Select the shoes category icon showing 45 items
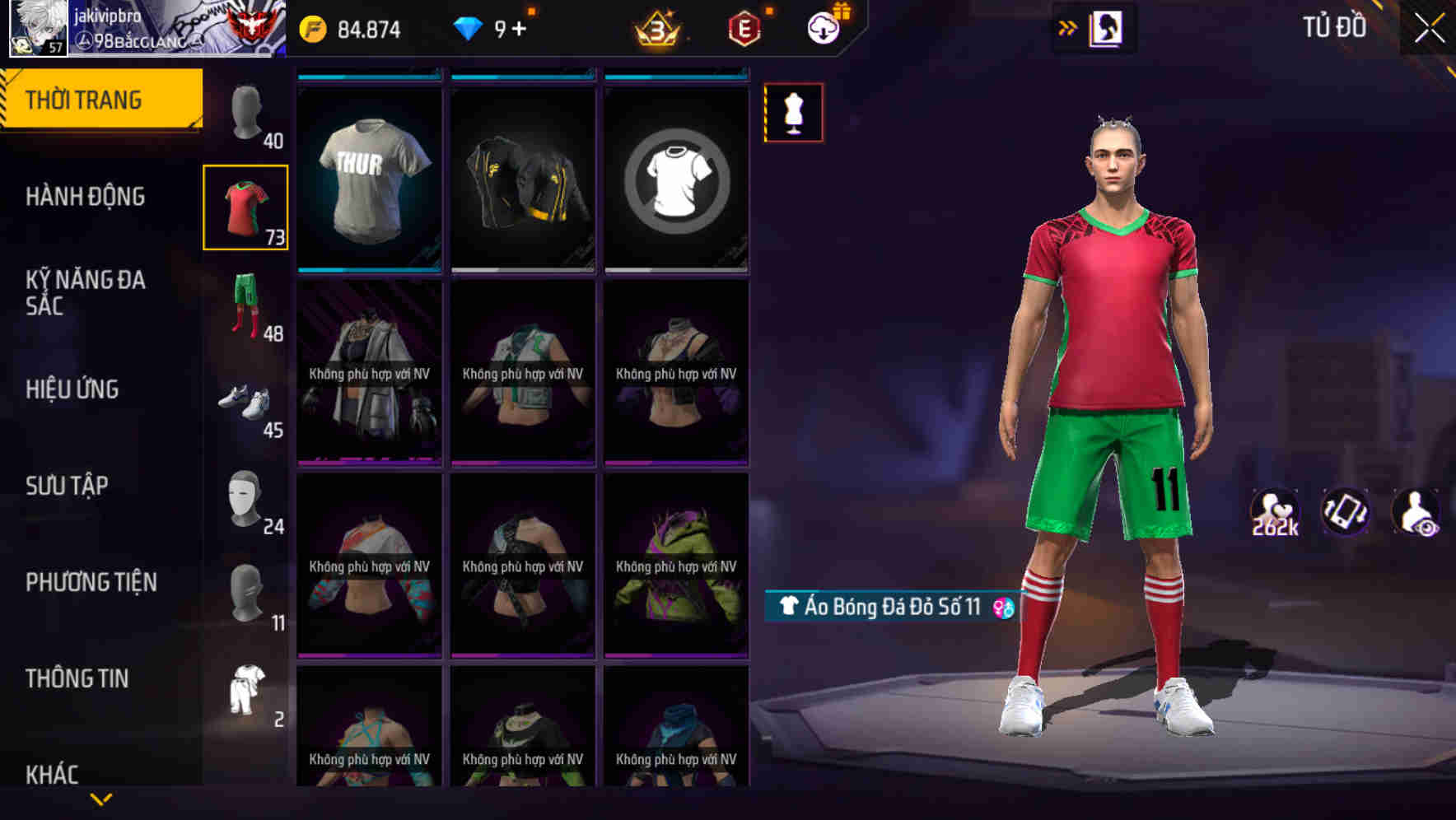 [245, 403]
